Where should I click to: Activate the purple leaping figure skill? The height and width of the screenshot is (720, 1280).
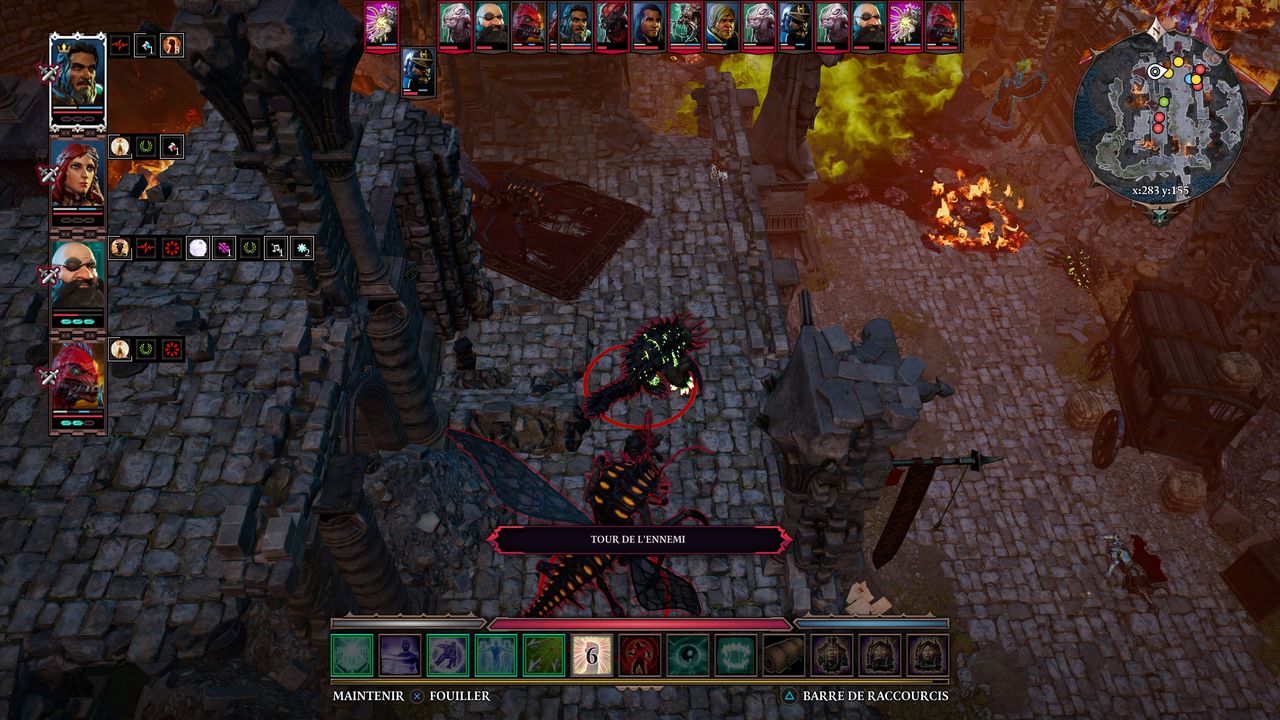click(448, 655)
